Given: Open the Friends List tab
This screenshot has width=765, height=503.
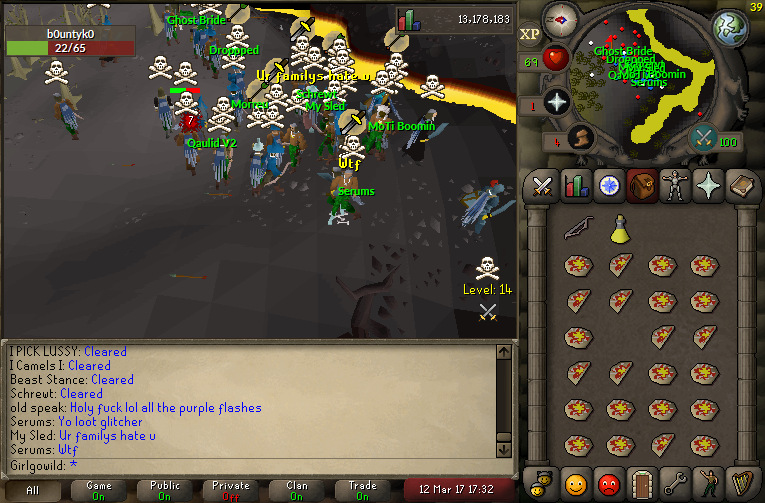Looking at the screenshot, I should click(x=576, y=484).
